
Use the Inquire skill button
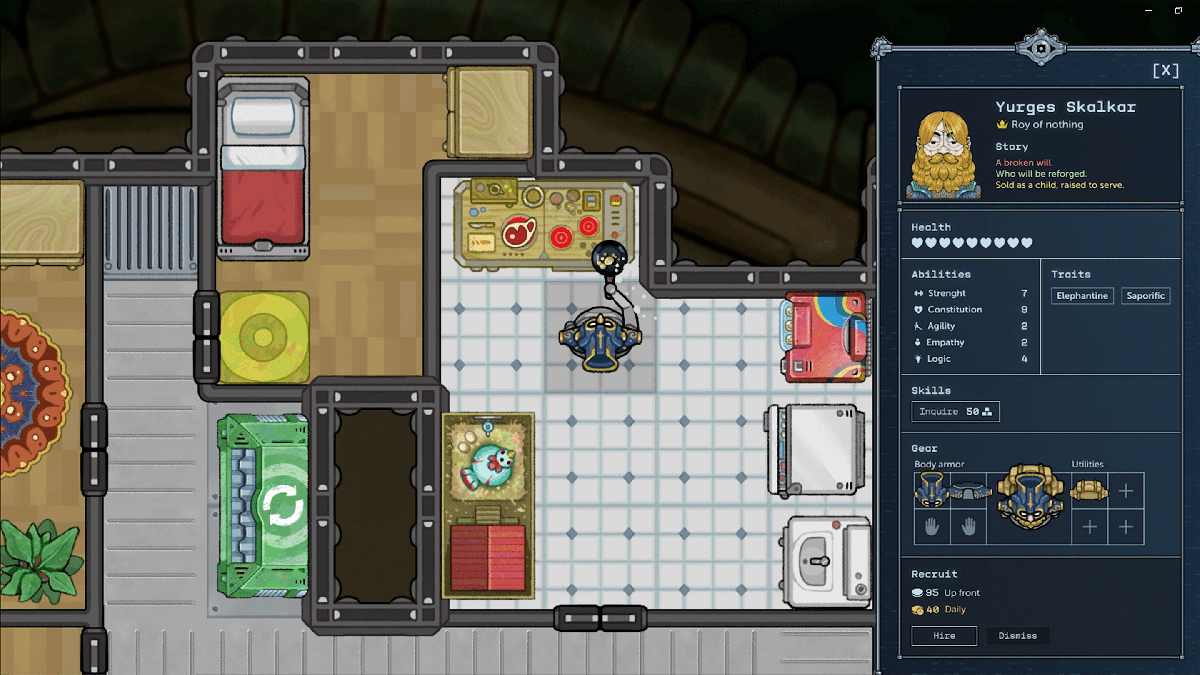click(955, 411)
